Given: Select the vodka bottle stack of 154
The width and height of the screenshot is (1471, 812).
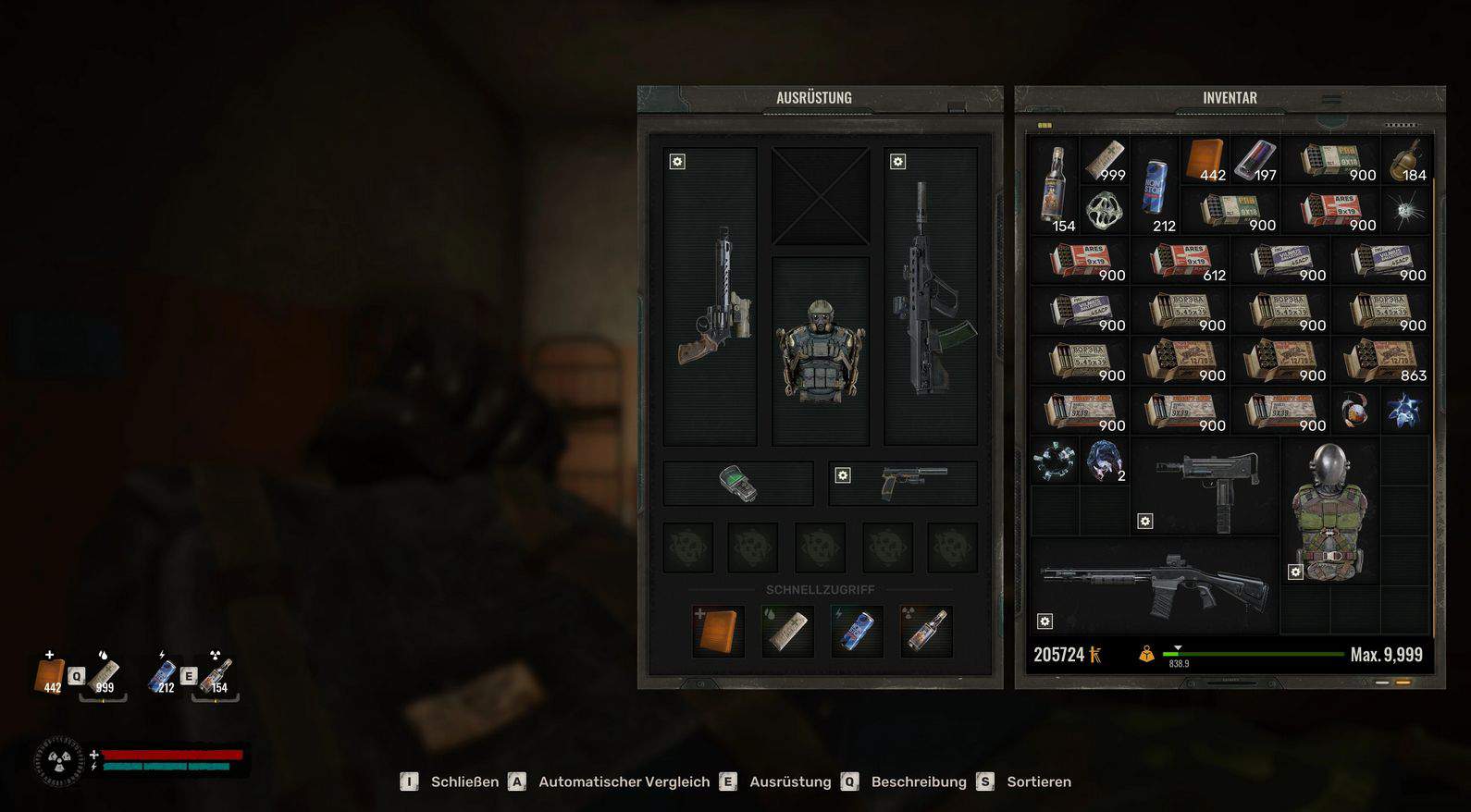Looking at the screenshot, I should tap(1055, 185).
